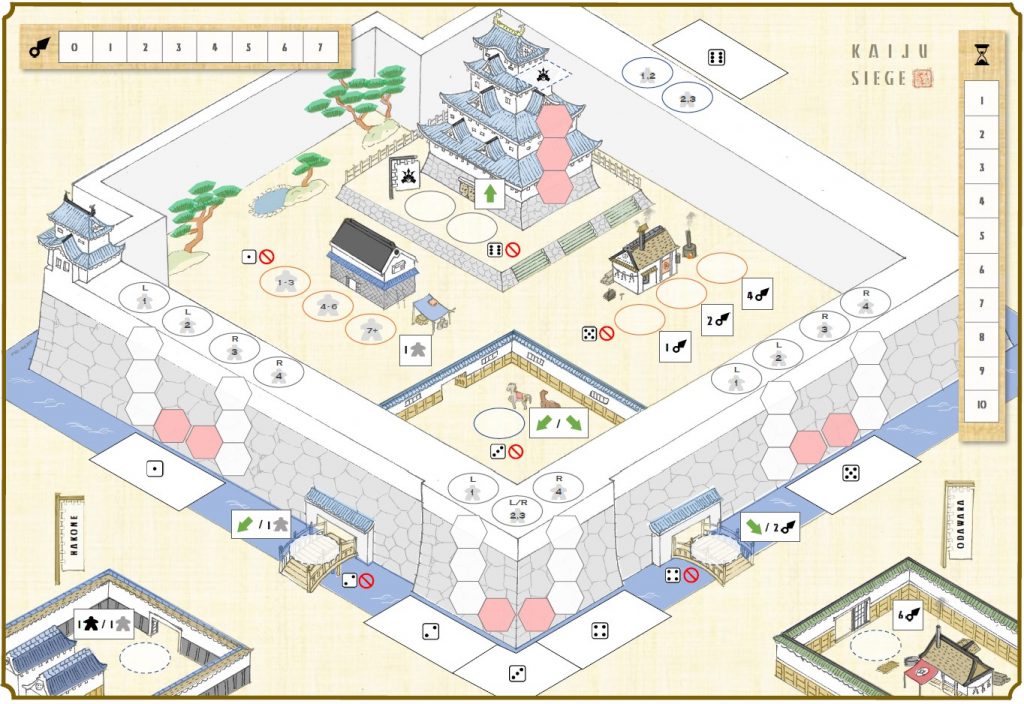Click the green up-arrow tile at the castle
The height and width of the screenshot is (704, 1024).
pyautogui.click(x=490, y=193)
